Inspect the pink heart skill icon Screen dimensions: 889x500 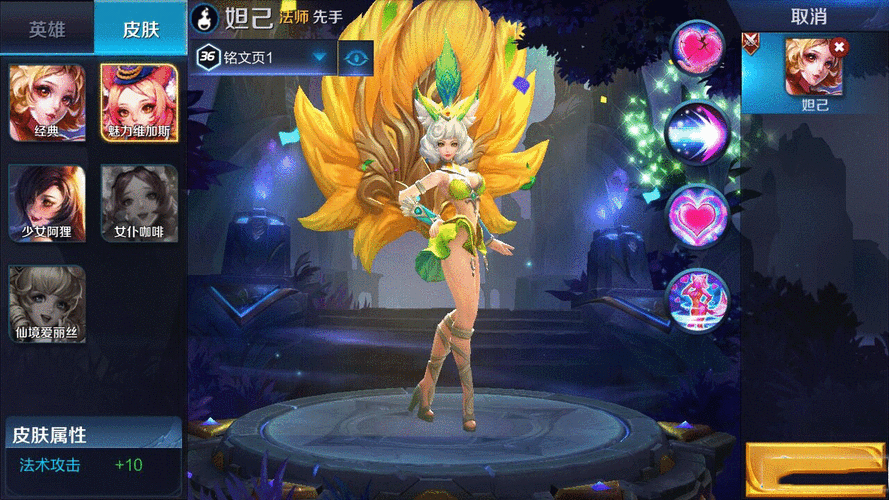(698, 215)
